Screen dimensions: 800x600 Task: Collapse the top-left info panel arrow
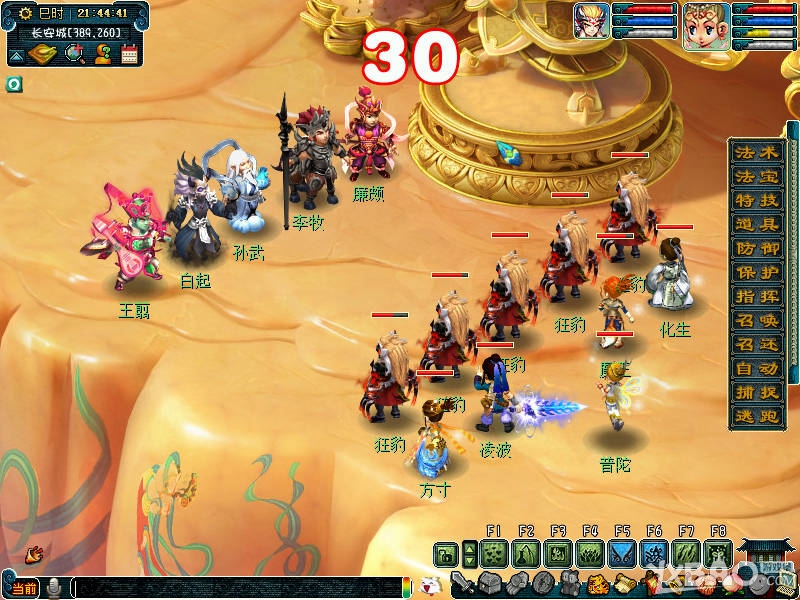pos(16,57)
